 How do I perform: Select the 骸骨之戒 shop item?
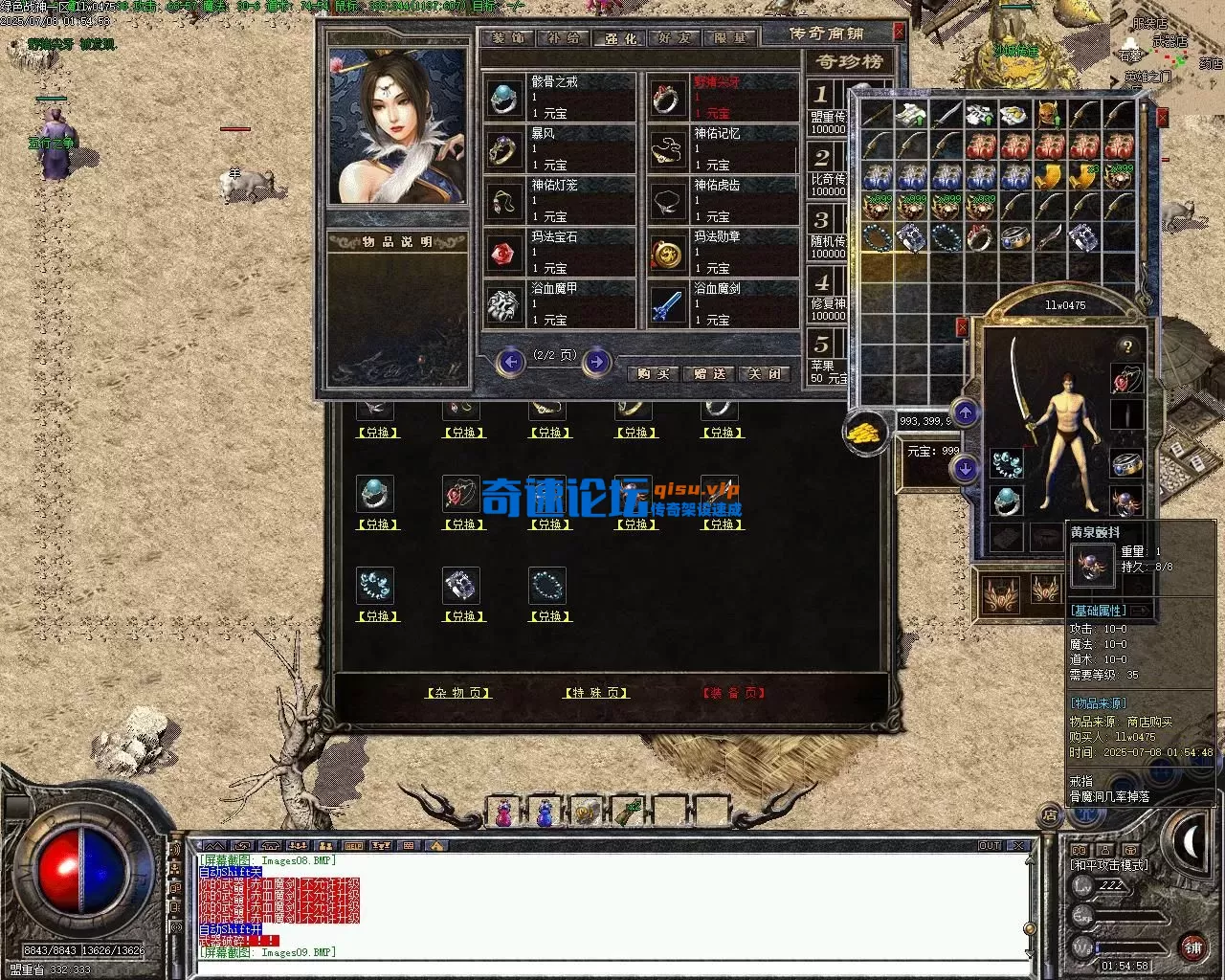pyautogui.click(x=559, y=97)
